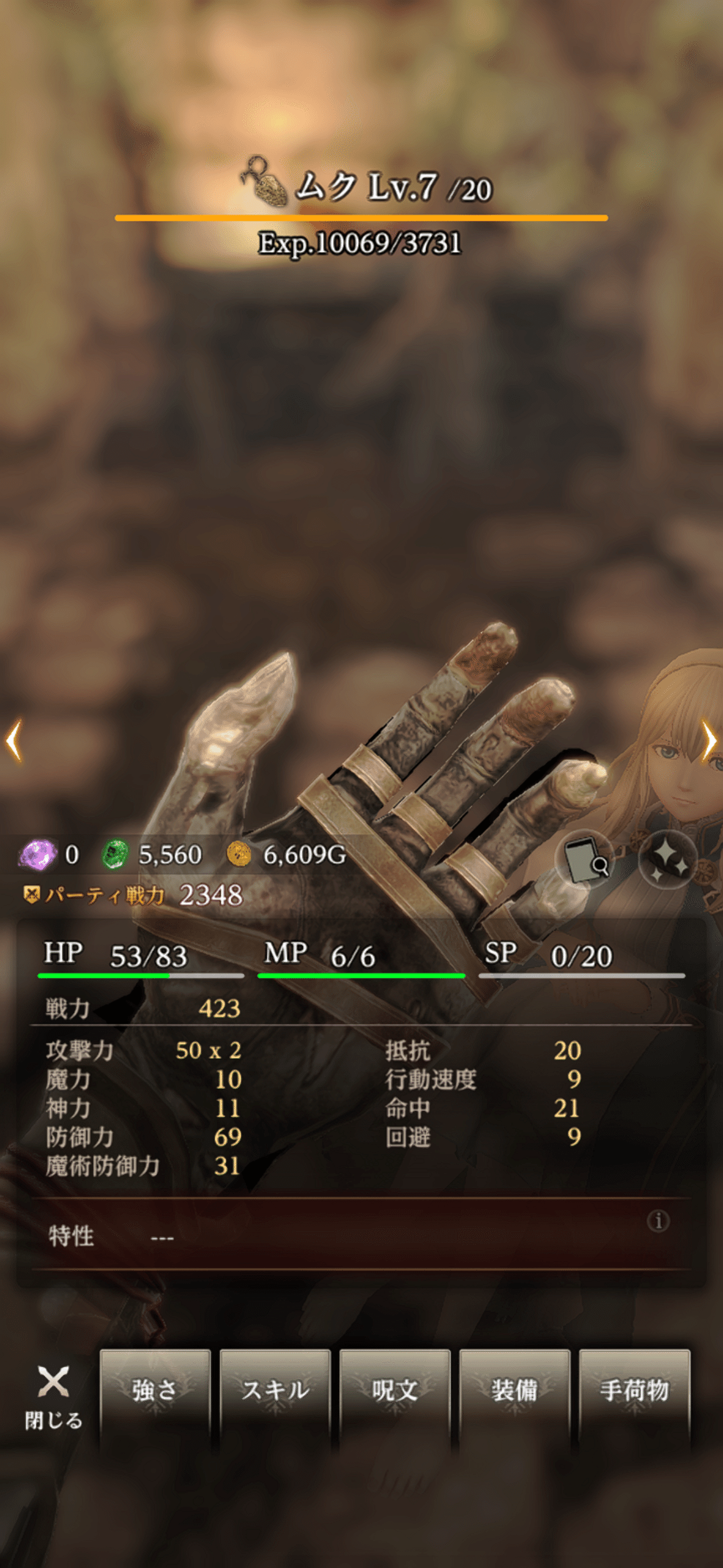Open the 装備 equipment tab
The width and height of the screenshot is (723, 1568).
515,1390
